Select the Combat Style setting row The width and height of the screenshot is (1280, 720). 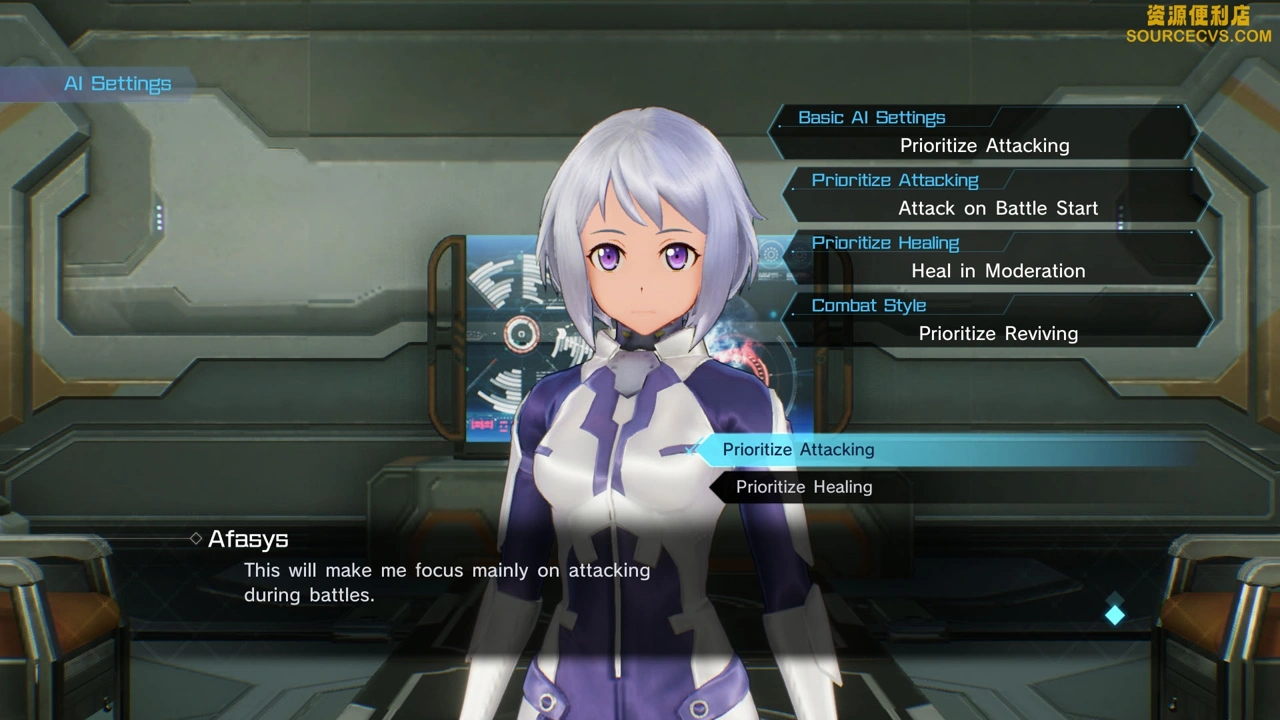pyautogui.click(x=997, y=321)
